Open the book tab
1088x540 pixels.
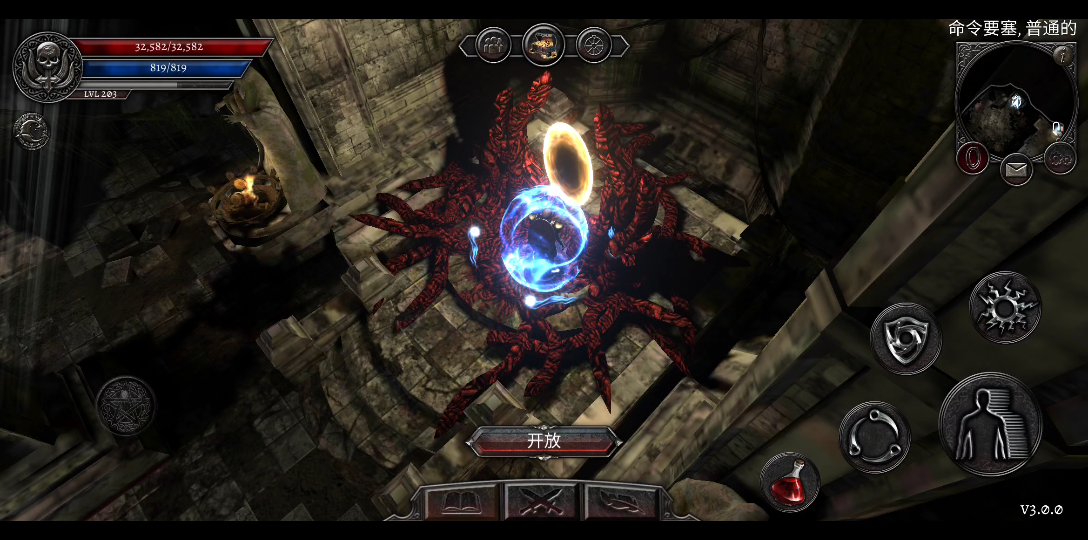coord(463,501)
